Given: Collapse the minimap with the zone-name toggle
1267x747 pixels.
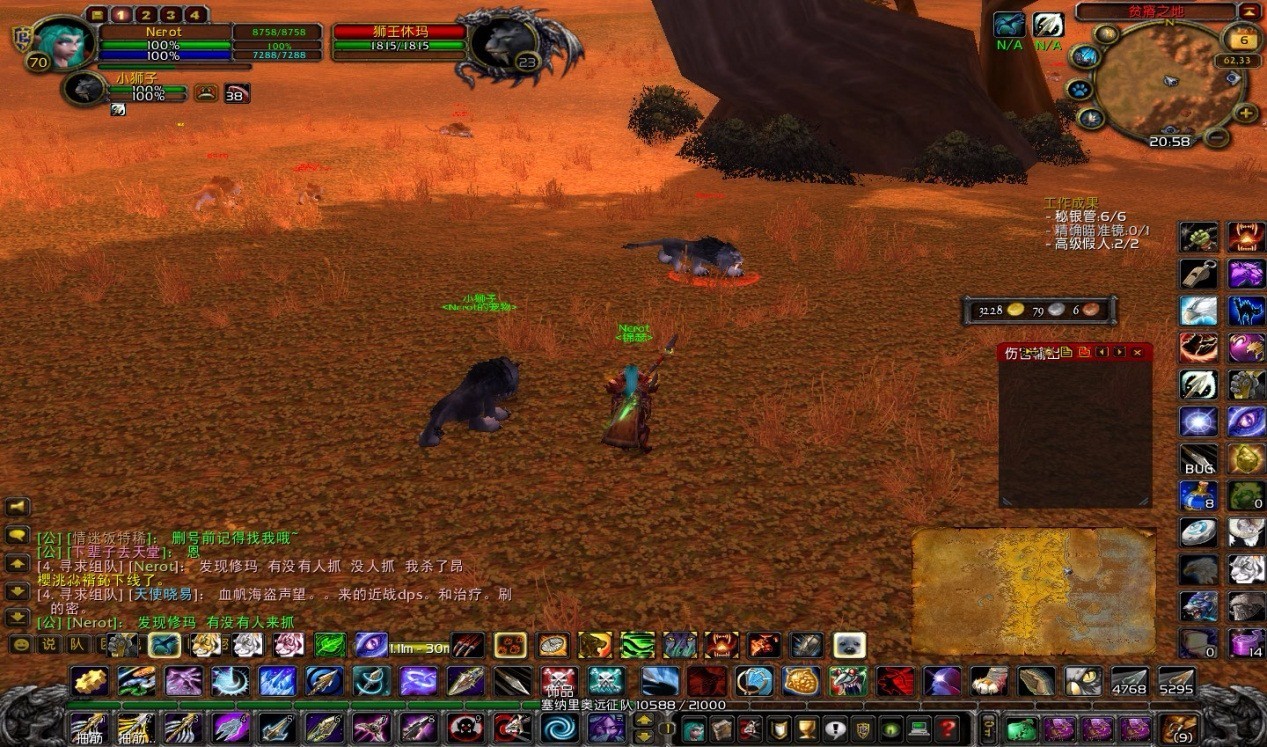Looking at the screenshot, I should tap(1250, 12).
